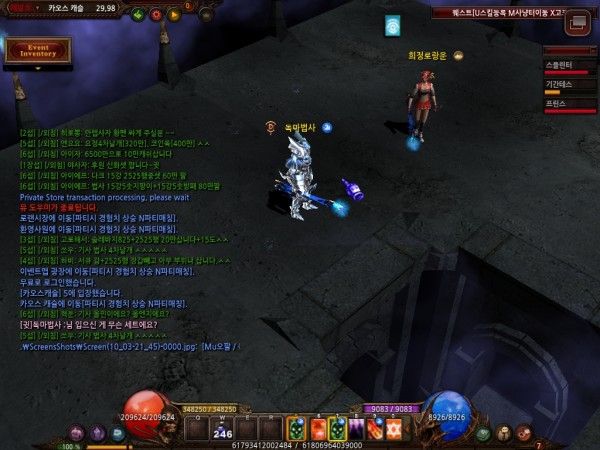Activate the hexagram star skill icon

[x=393, y=429]
